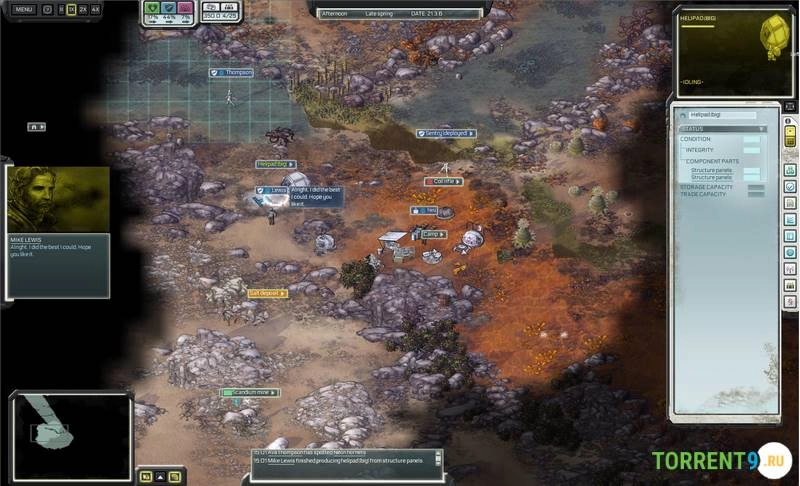Screen dimensions: 800x486
Task: Click the Gel deposit label
Action: (268, 293)
